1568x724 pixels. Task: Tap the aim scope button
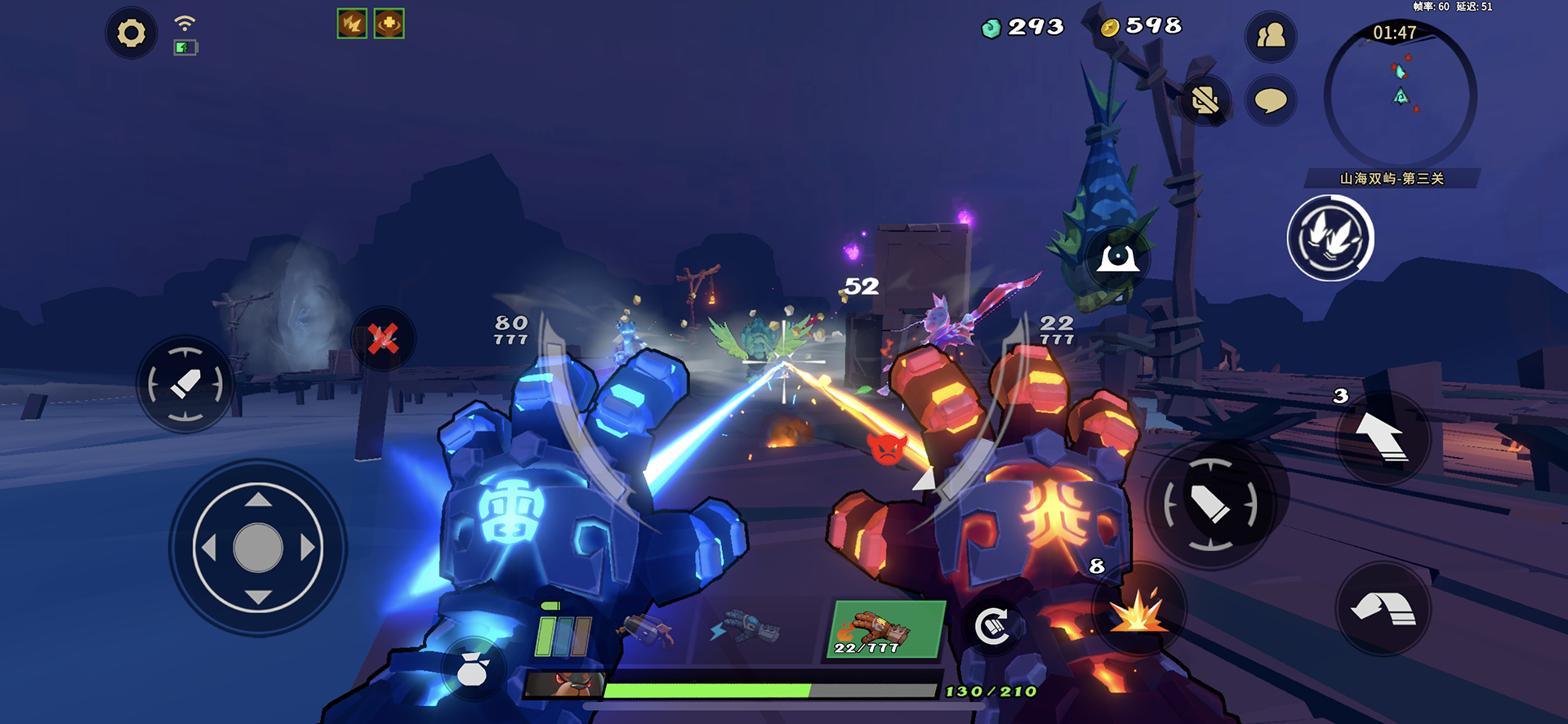[1117, 259]
